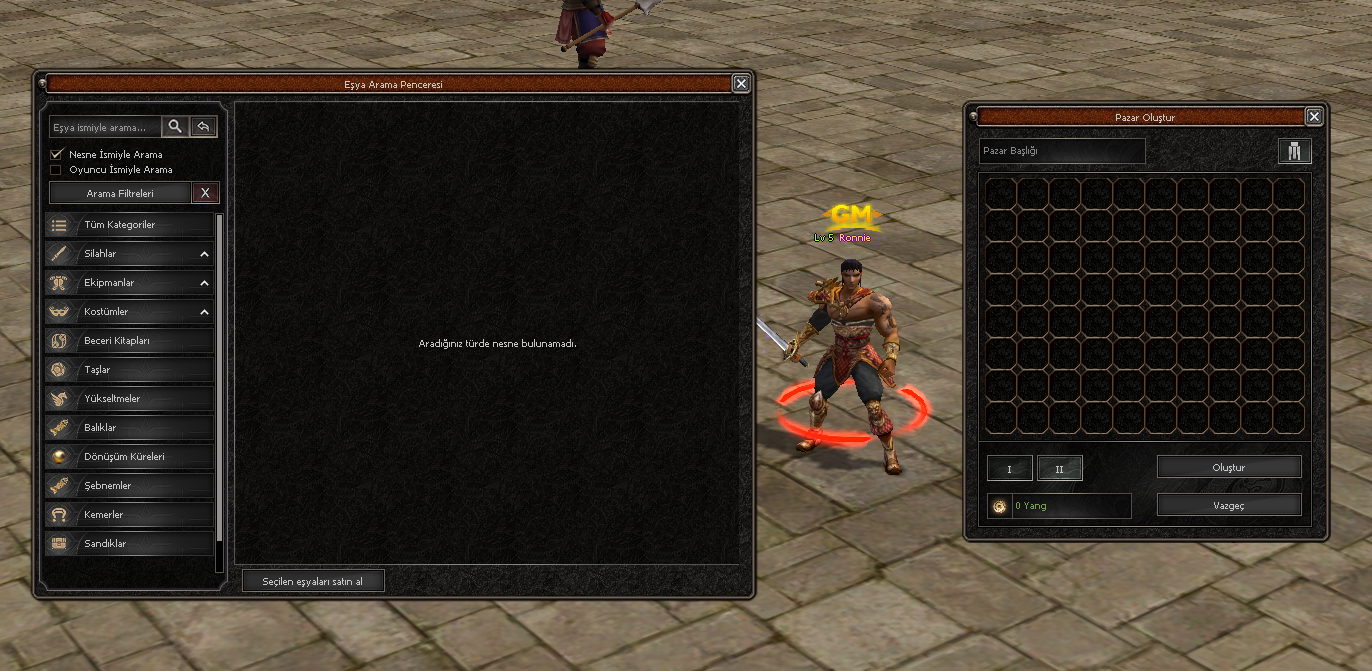The width and height of the screenshot is (1372, 671).
Task: Select the Beceri Kitapları category
Action: pyautogui.click(x=130, y=341)
